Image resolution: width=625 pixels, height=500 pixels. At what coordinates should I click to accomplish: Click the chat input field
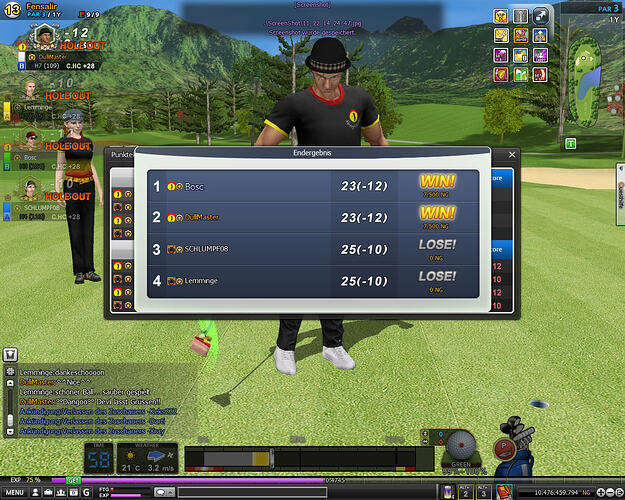[x=250, y=492]
